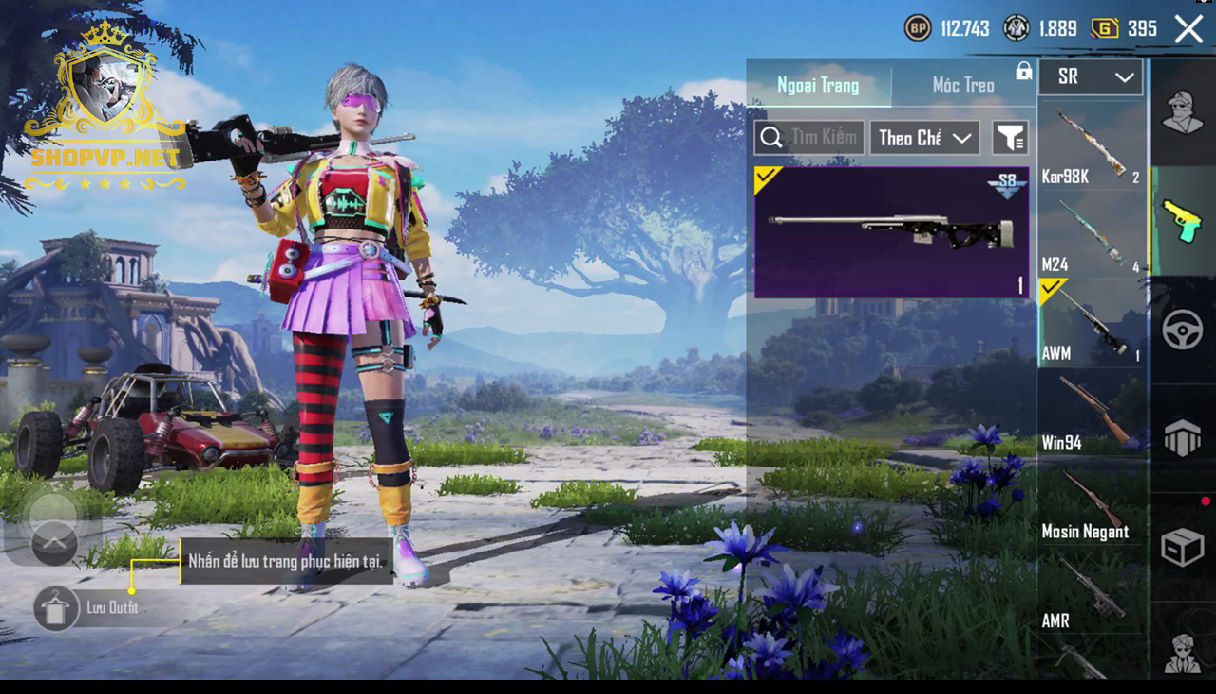Pick the AWM weapon entry
The width and height of the screenshot is (1216, 694).
[1091, 322]
